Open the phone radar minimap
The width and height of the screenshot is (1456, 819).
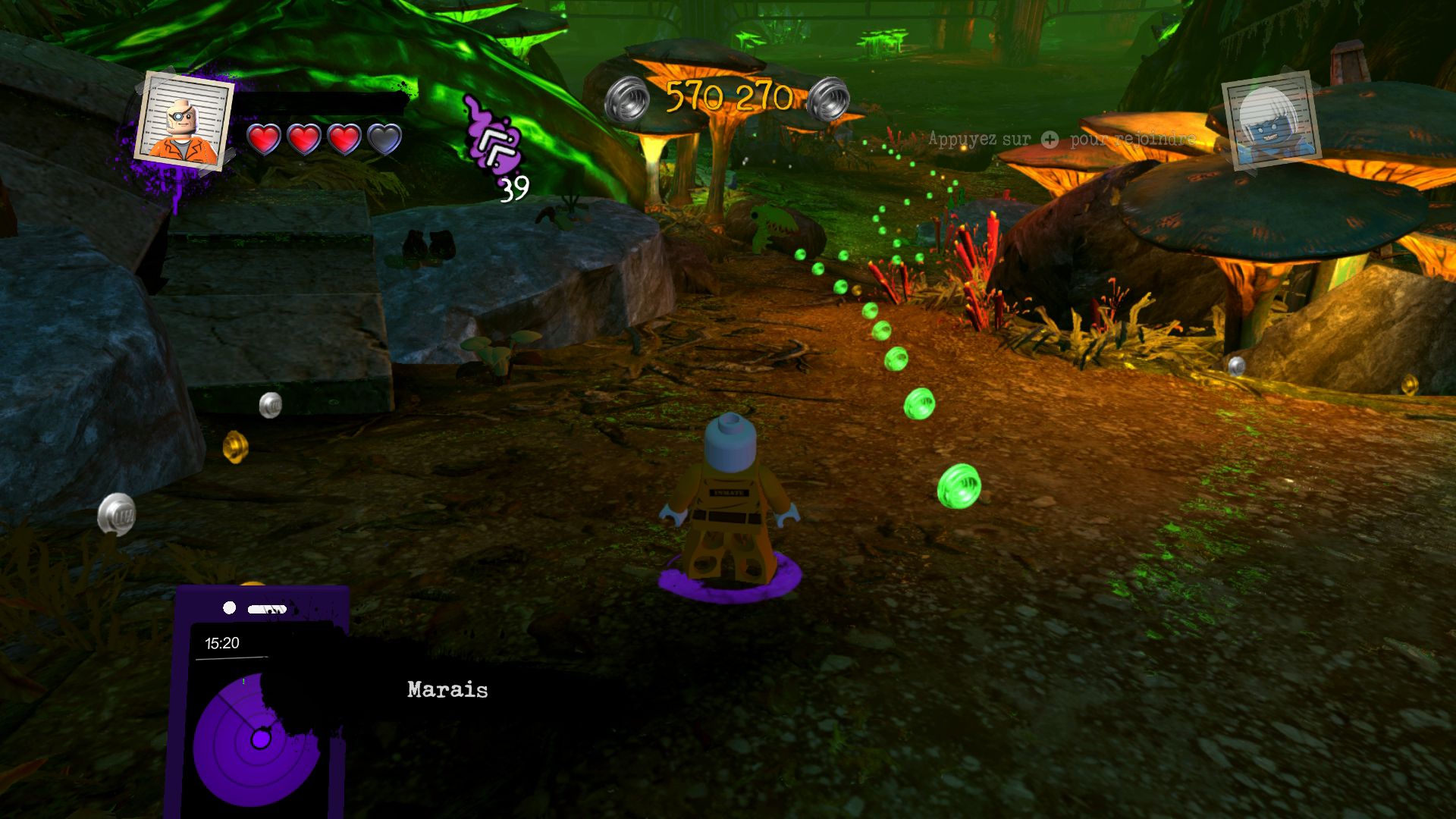258,713
